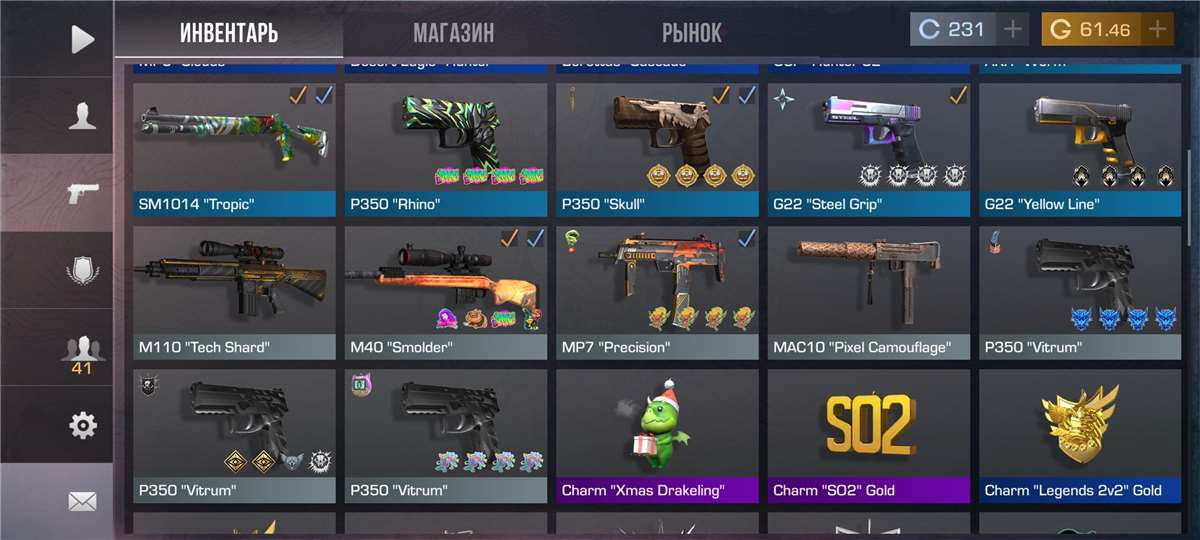The image size is (1200, 540).
Task: Open the mail inbox
Action: pos(82,502)
